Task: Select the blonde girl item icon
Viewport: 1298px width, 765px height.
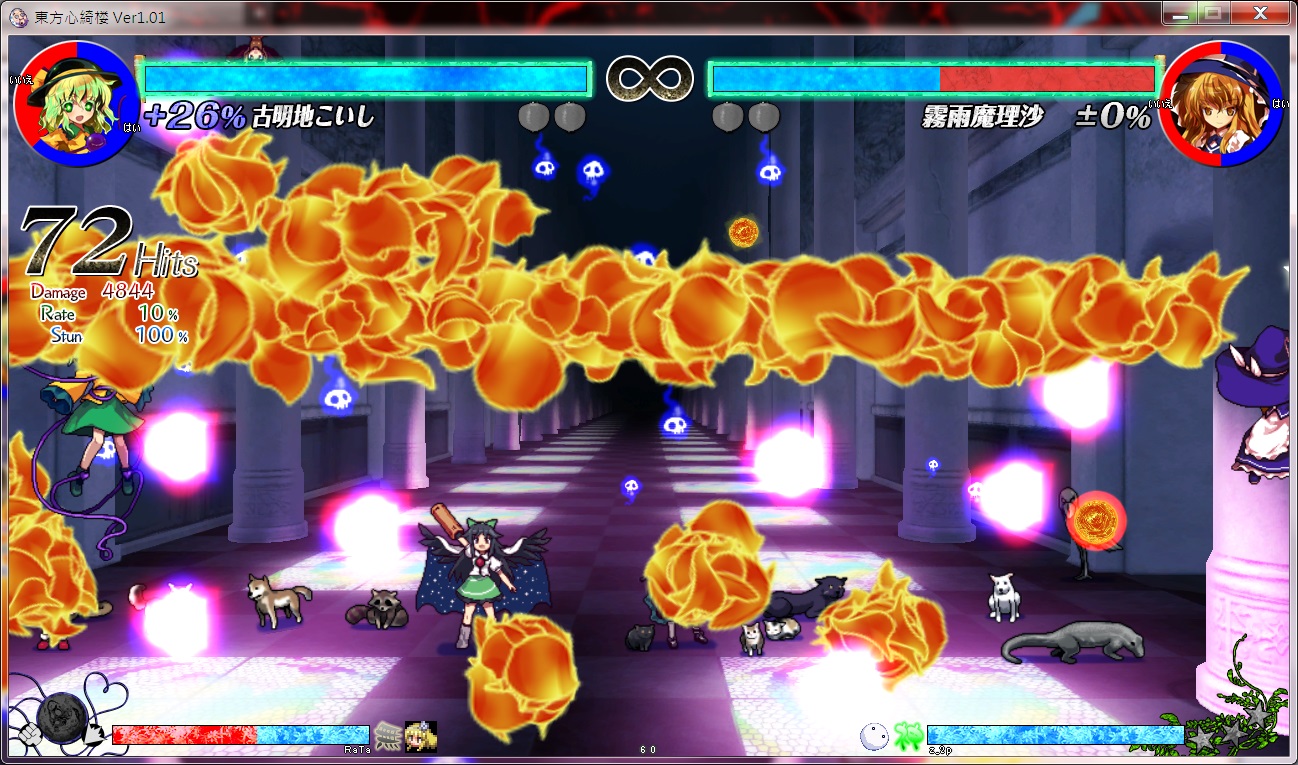Action: coord(420,735)
